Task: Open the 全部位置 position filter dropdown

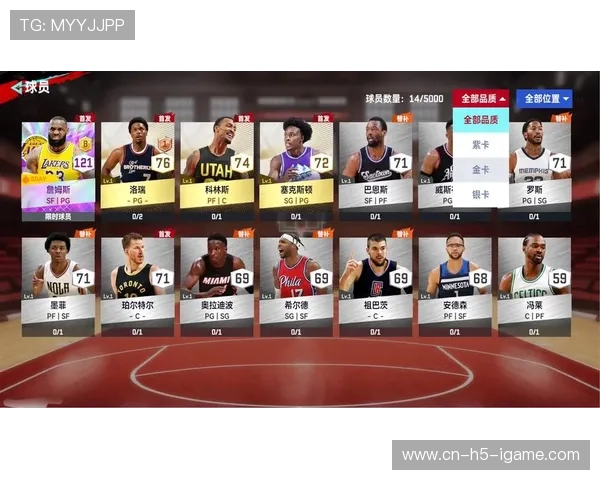Action: pos(547,99)
